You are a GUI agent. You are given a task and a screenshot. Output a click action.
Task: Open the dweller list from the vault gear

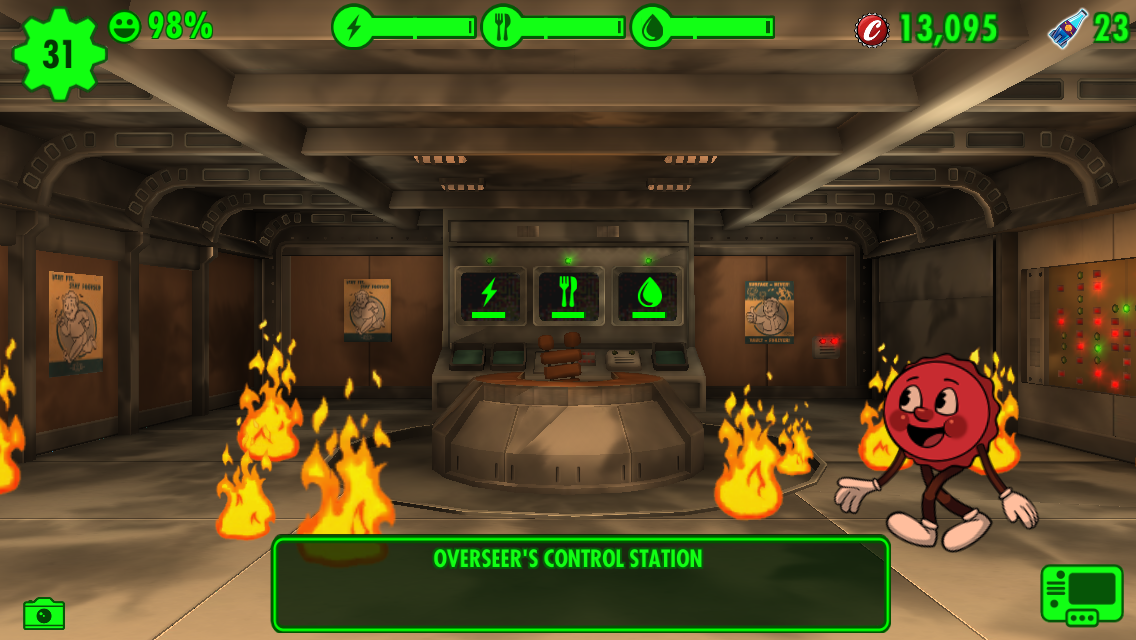pyautogui.click(x=59, y=54)
